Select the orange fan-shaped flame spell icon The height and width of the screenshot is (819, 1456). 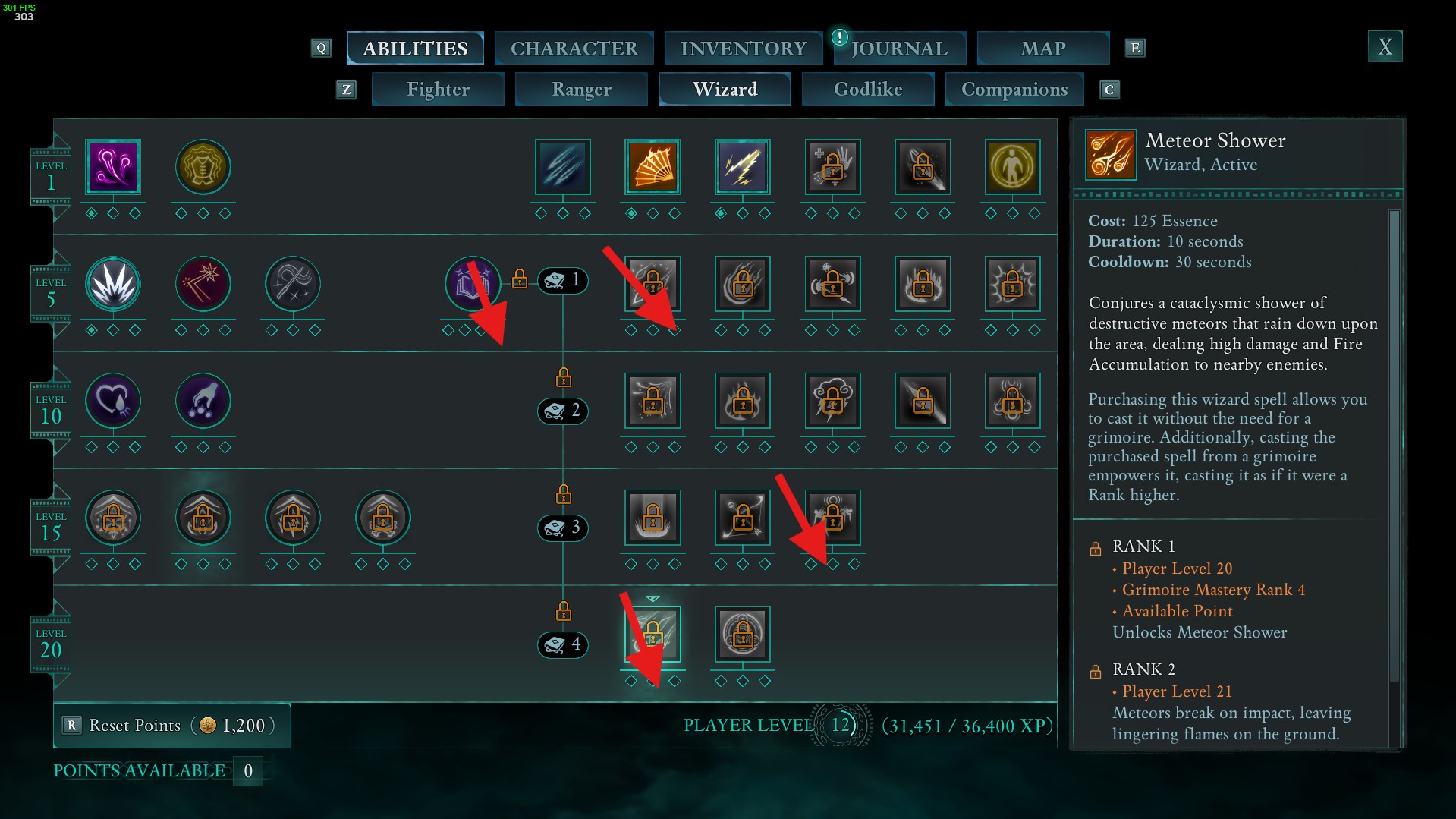pos(653,167)
